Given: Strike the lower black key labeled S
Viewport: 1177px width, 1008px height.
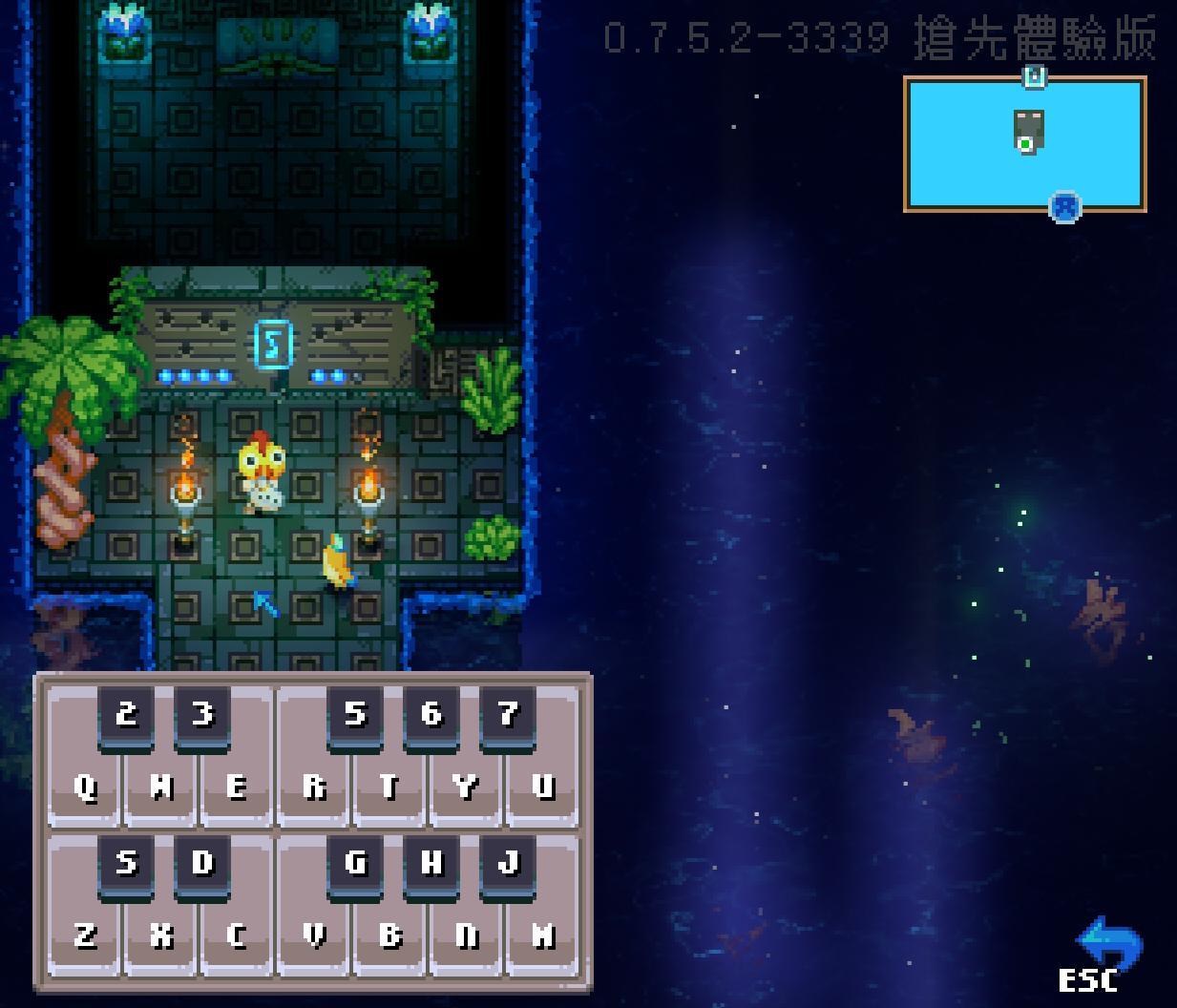Looking at the screenshot, I should click(126, 864).
